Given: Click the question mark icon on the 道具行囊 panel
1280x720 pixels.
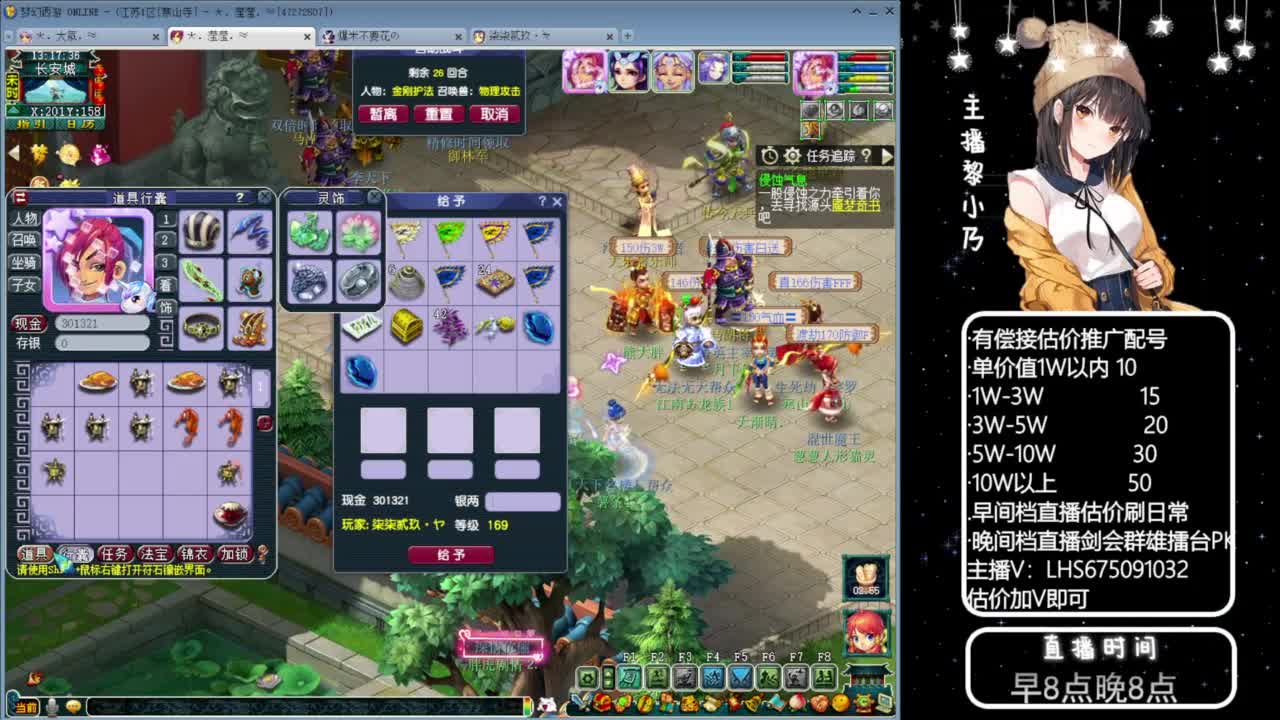Looking at the screenshot, I should [x=239, y=196].
